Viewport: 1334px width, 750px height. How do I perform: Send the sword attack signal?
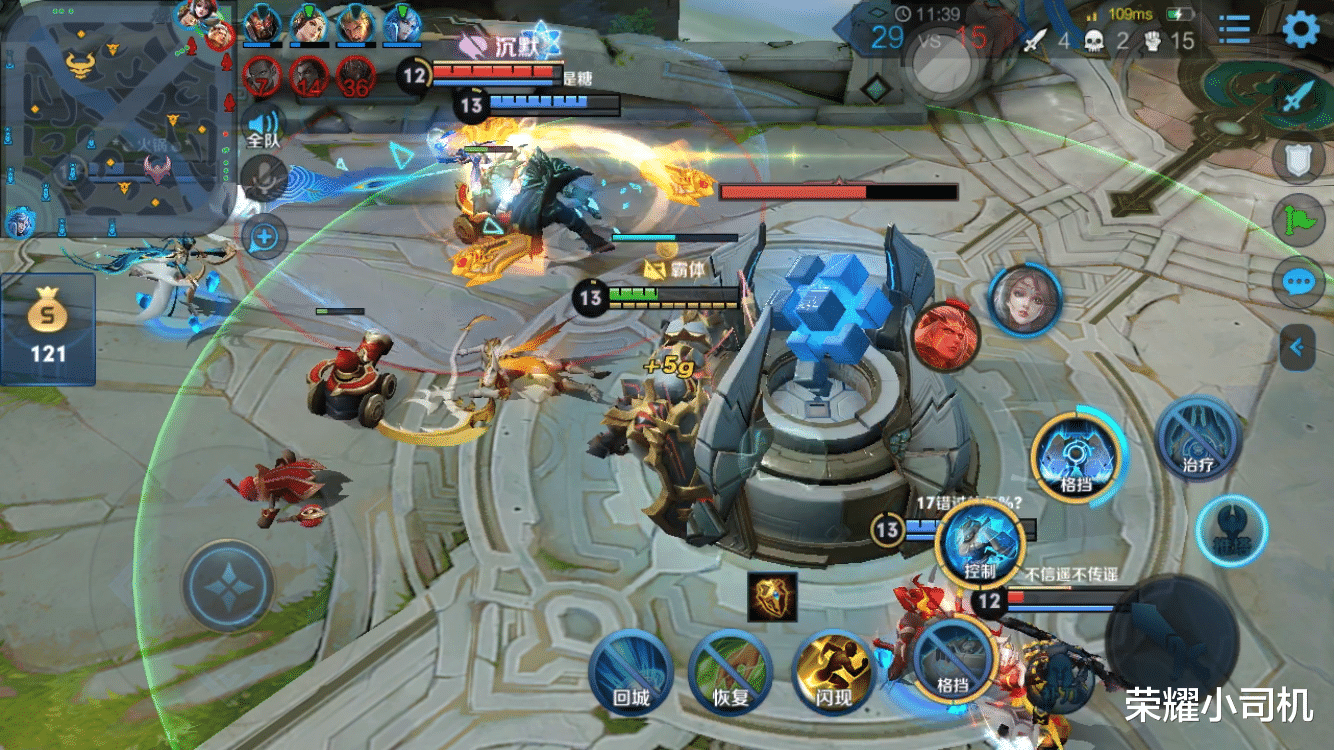coord(1298,98)
